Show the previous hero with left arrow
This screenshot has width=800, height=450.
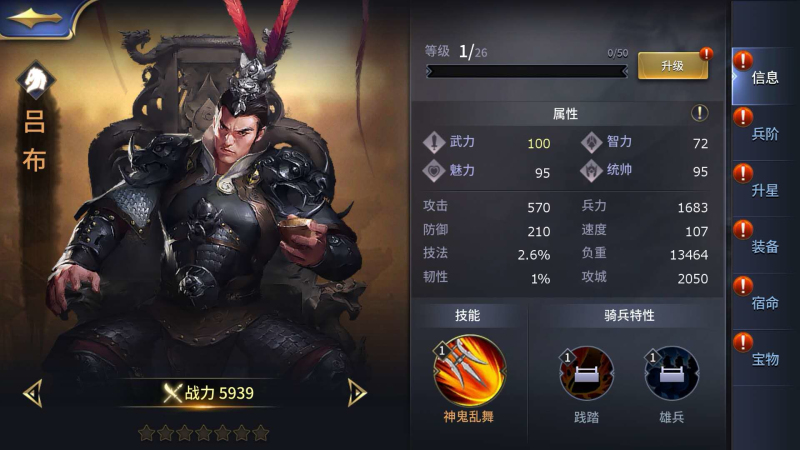32,393
